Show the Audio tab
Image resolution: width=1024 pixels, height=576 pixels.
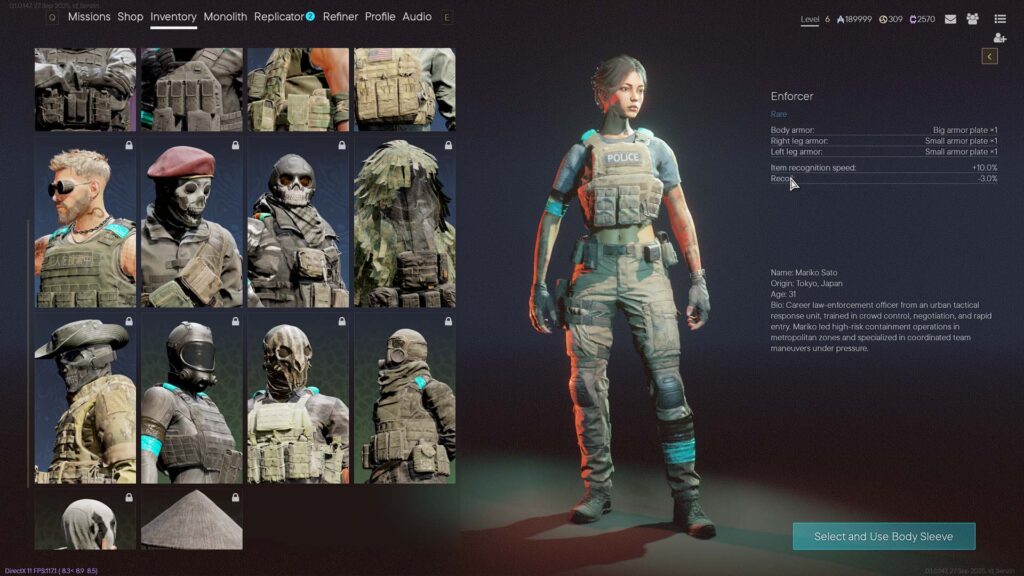coord(417,17)
